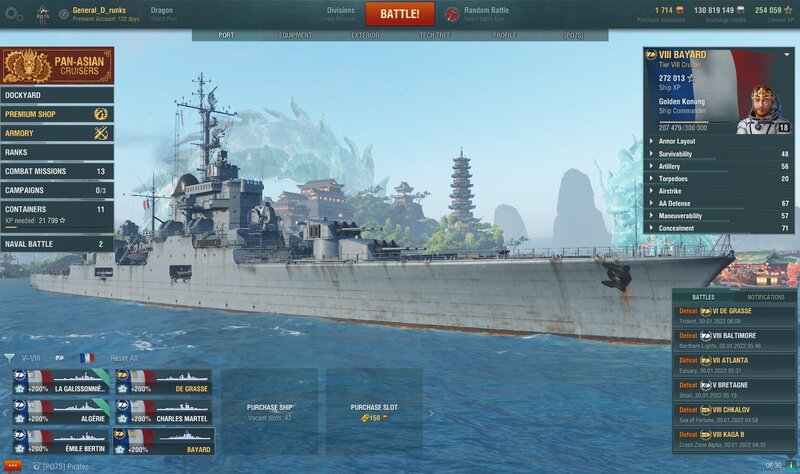
Task: Buy a new port slot
Action: [375, 411]
